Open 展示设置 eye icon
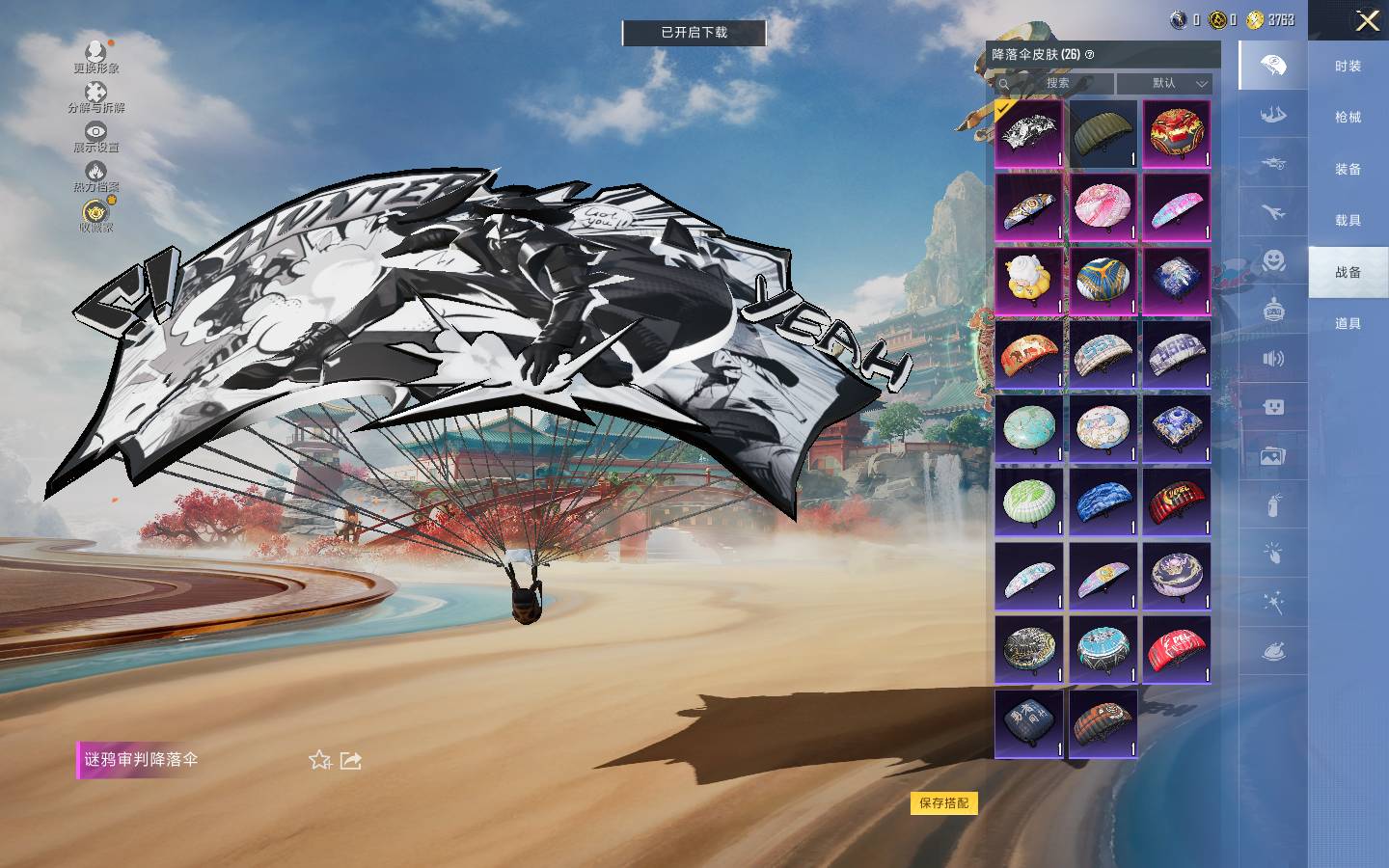The image size is (1389, 868). (95, 136)
